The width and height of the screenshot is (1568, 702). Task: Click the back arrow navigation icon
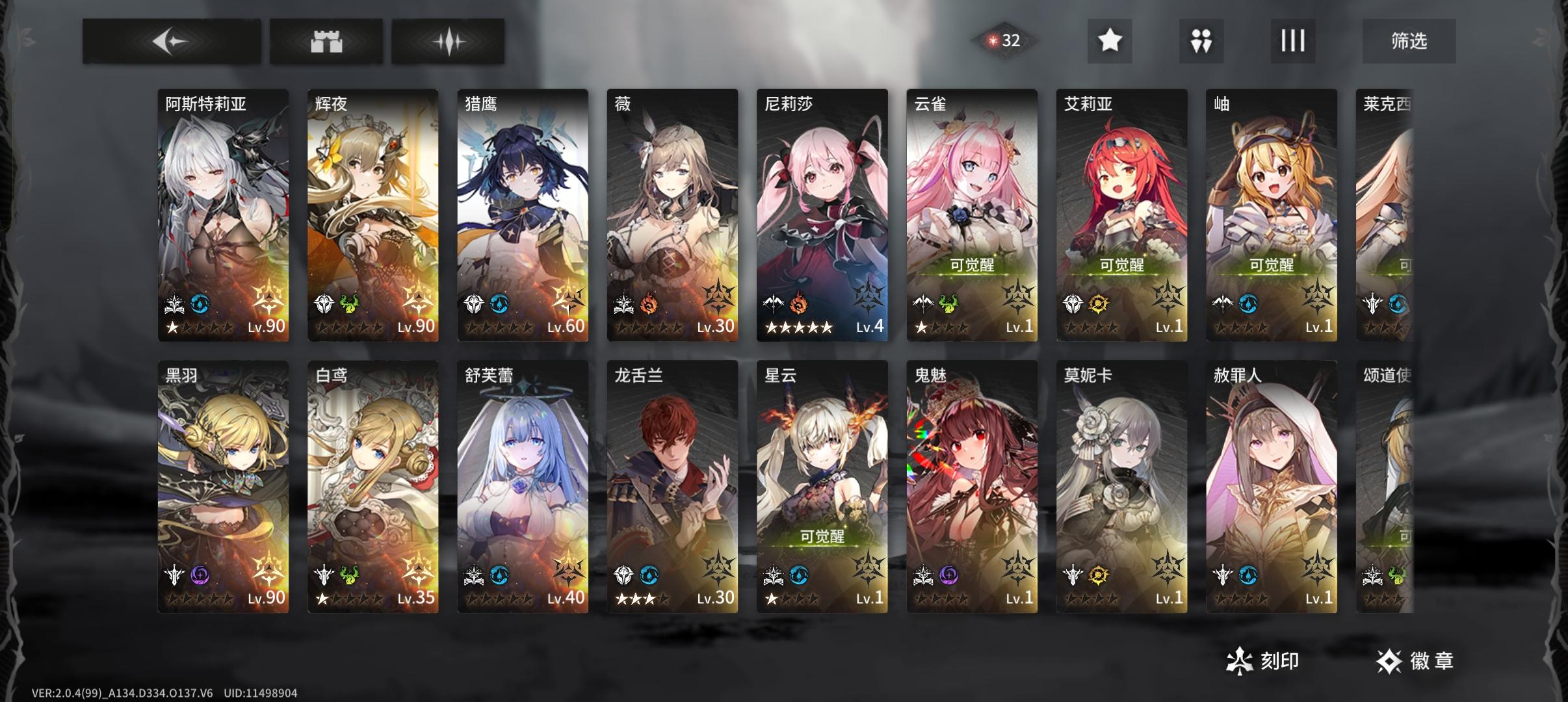click(x=172, y=40)
